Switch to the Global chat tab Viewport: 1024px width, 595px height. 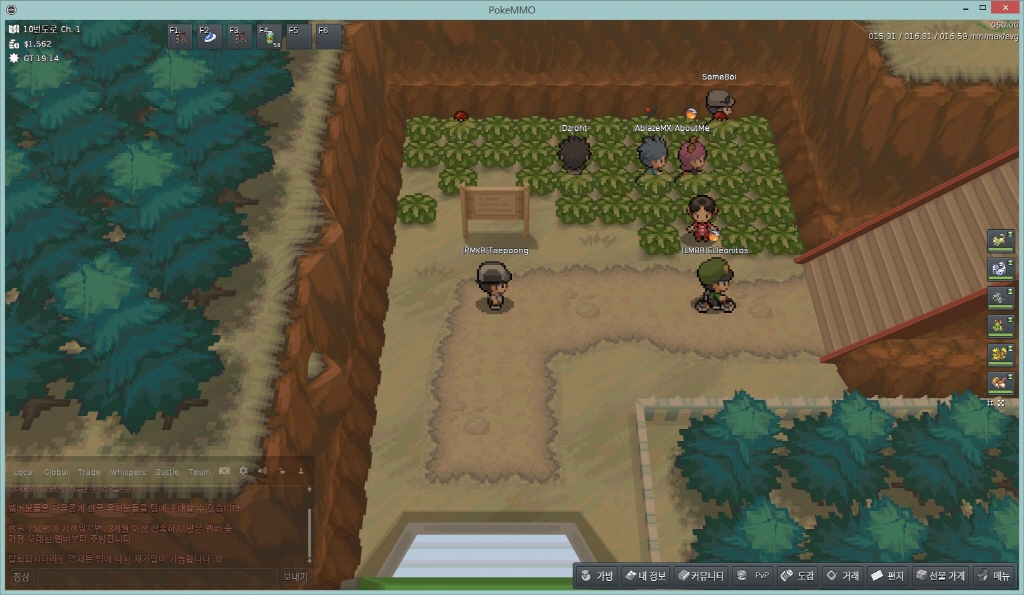click(x=56, y=472)
